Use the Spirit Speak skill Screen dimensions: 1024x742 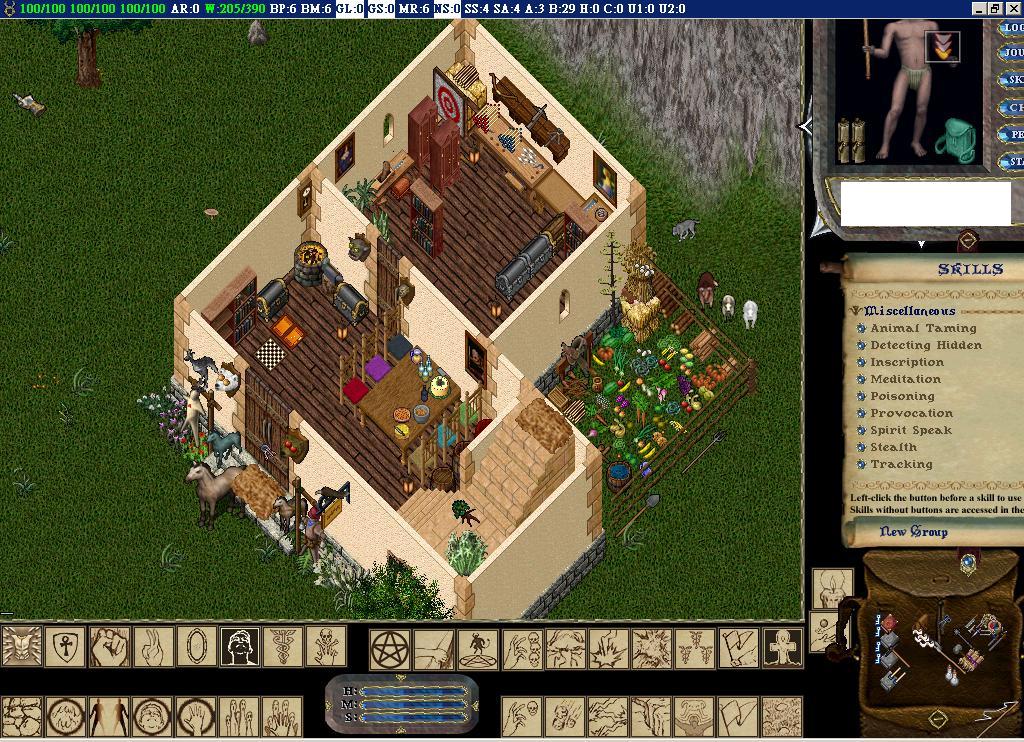[861, 431]
